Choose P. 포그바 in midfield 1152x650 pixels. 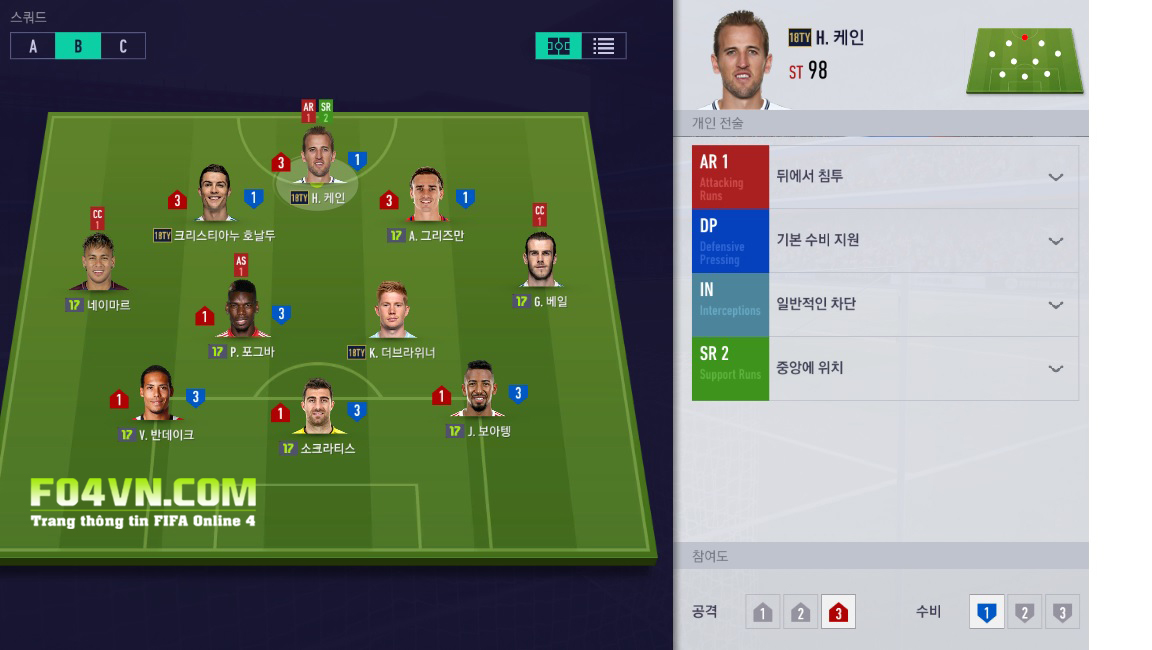point(242,312)
